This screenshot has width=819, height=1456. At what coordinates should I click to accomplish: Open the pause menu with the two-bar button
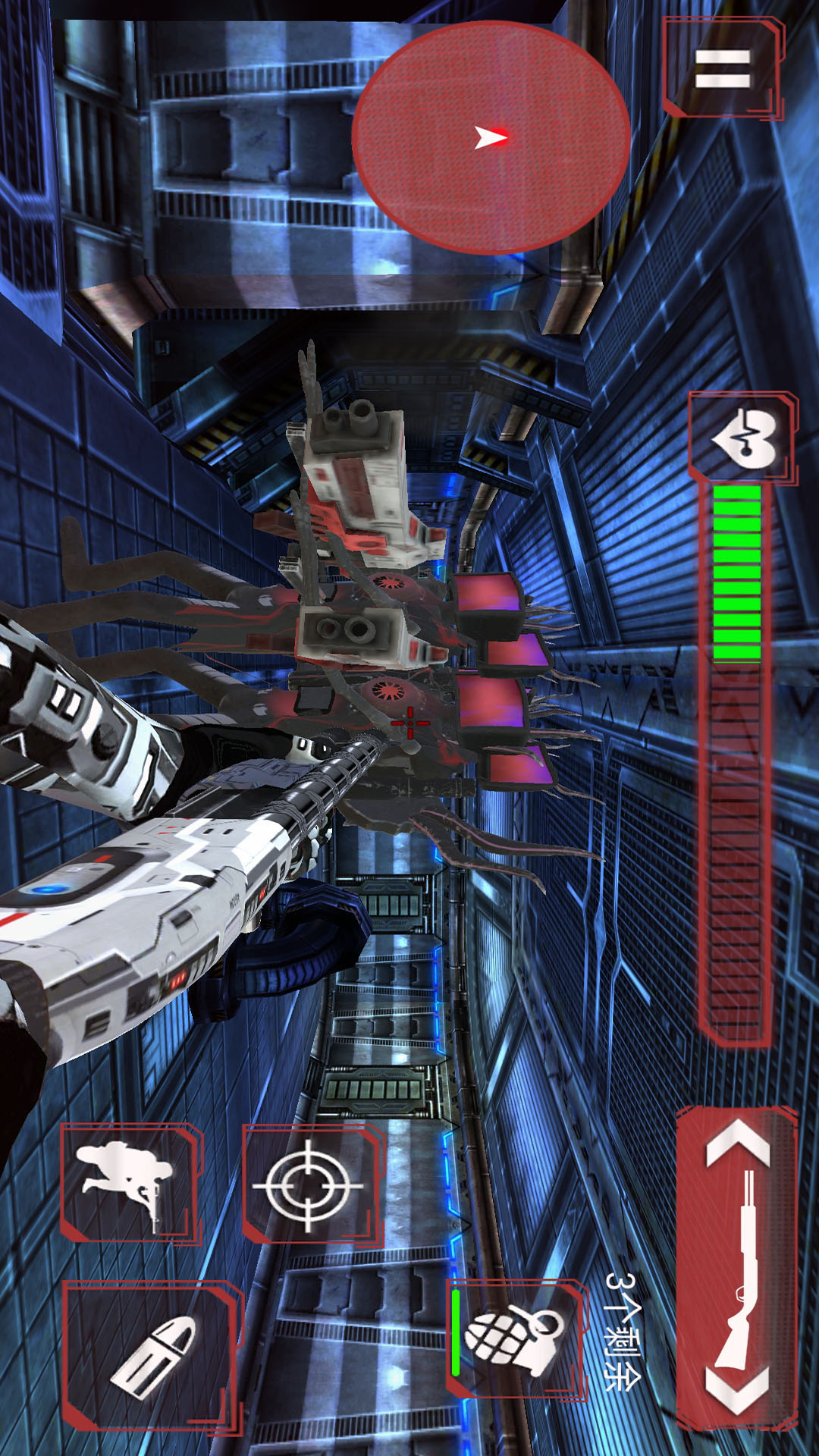coord(722,68)
